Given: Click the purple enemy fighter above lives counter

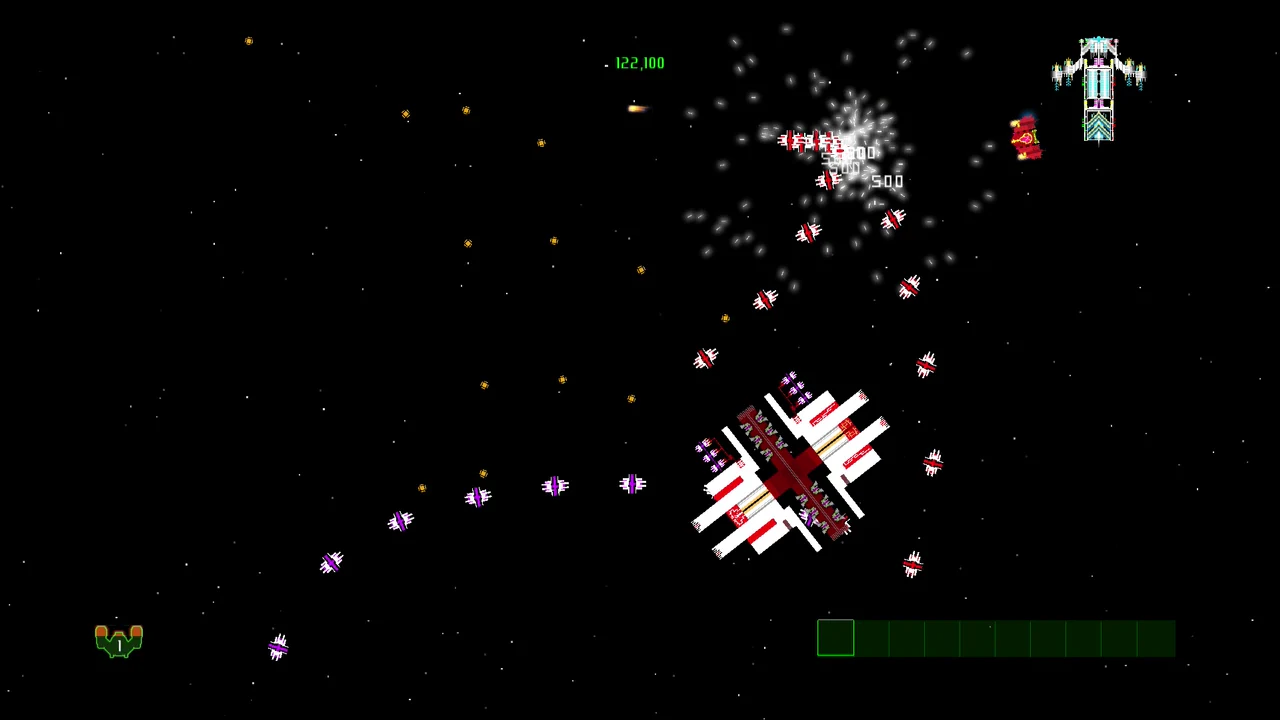Looking at the screenshot, I should 278,648.
